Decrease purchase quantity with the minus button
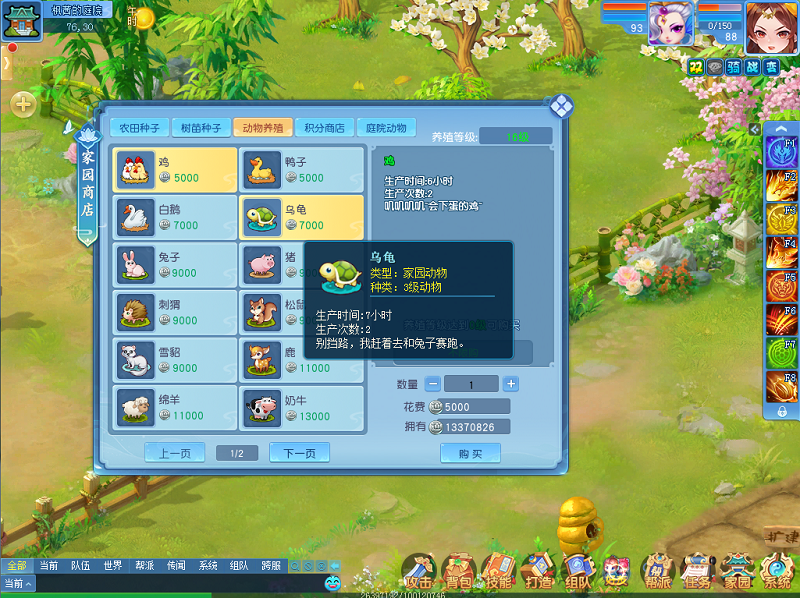This screenshot has height=598, width=800. tap(432, 384)
